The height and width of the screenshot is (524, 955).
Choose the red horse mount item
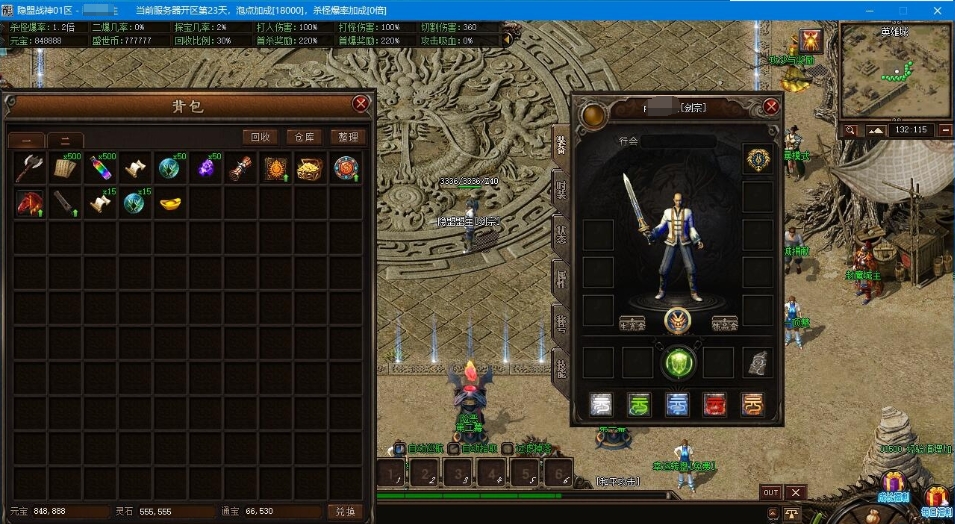point(29,203)
